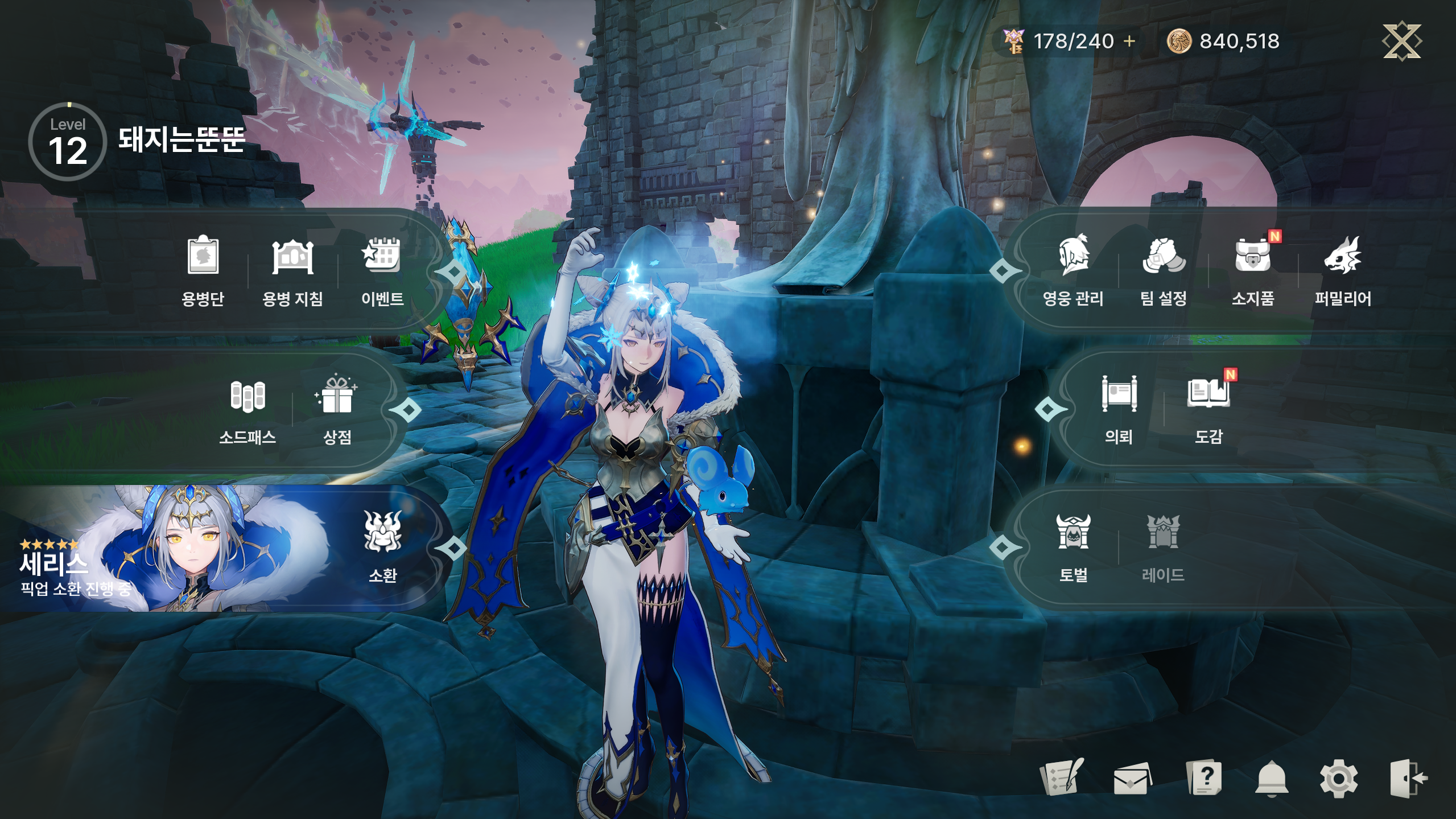Viewport: 1456px width, 819px height.
Task: Open the mail envelope icon
Action: 1132,779
